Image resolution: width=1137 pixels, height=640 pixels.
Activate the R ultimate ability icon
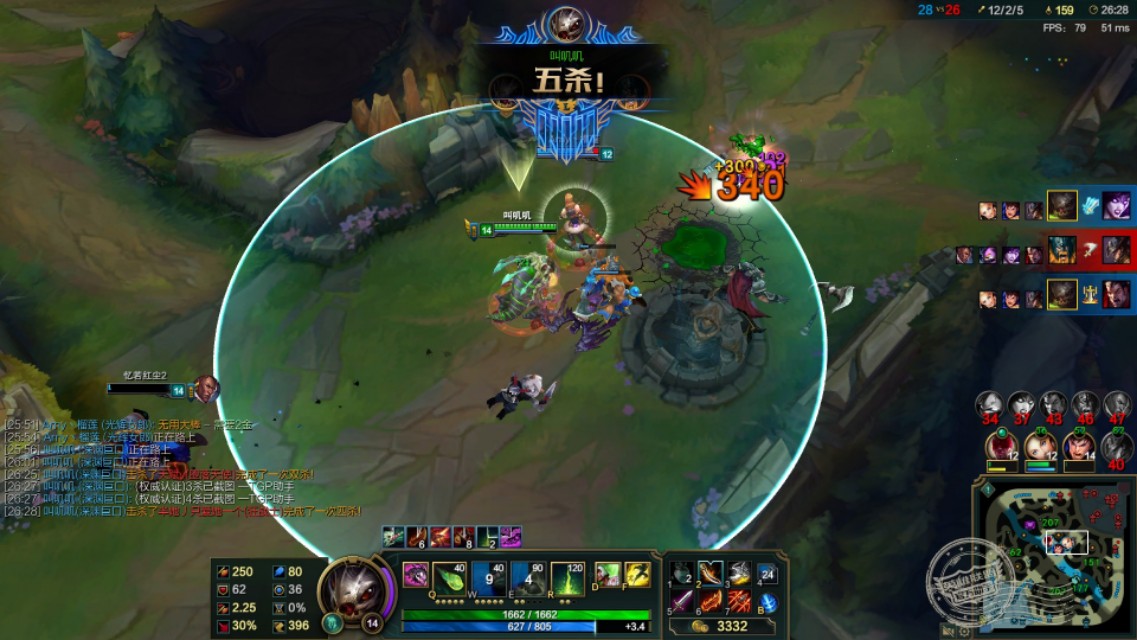tap(567, 577)
